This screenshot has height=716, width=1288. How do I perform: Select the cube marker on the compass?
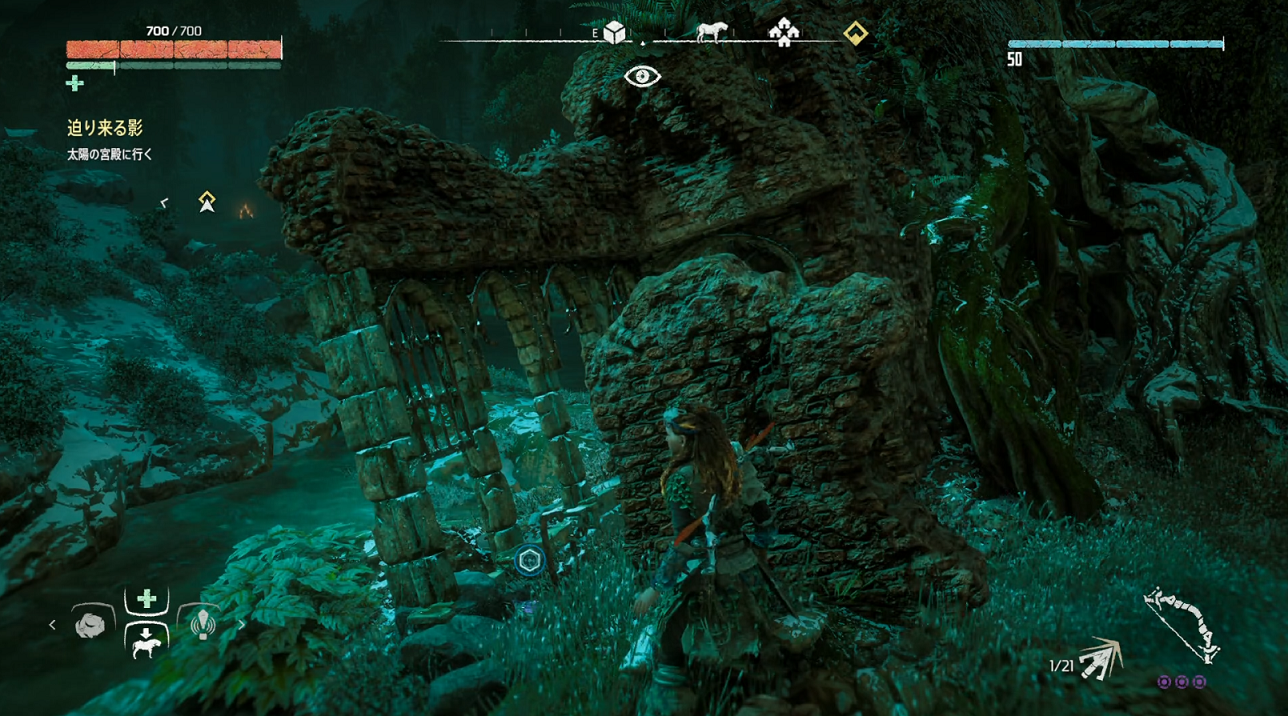614,33
